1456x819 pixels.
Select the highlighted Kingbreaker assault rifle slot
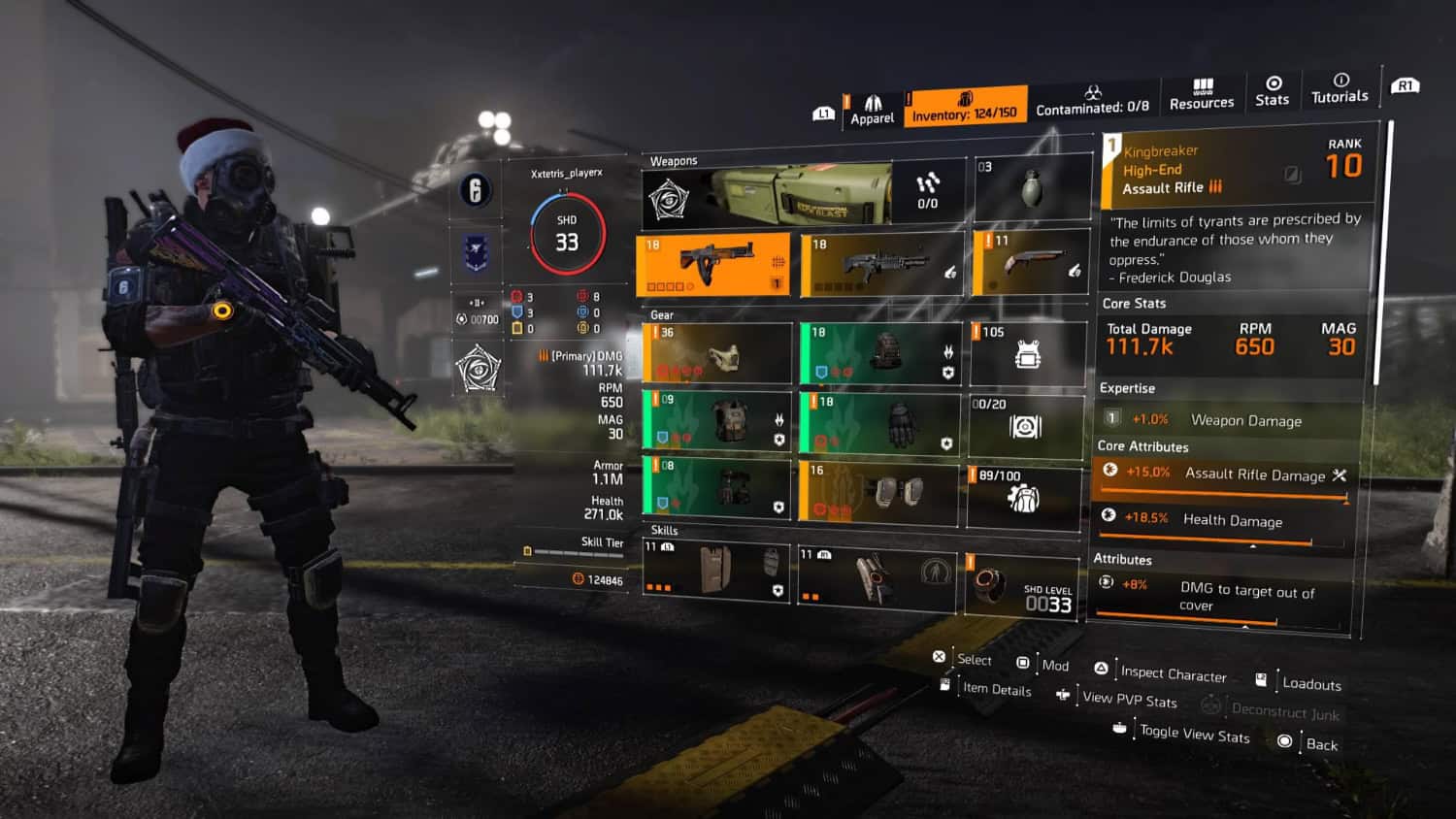(x=713, y=264)
